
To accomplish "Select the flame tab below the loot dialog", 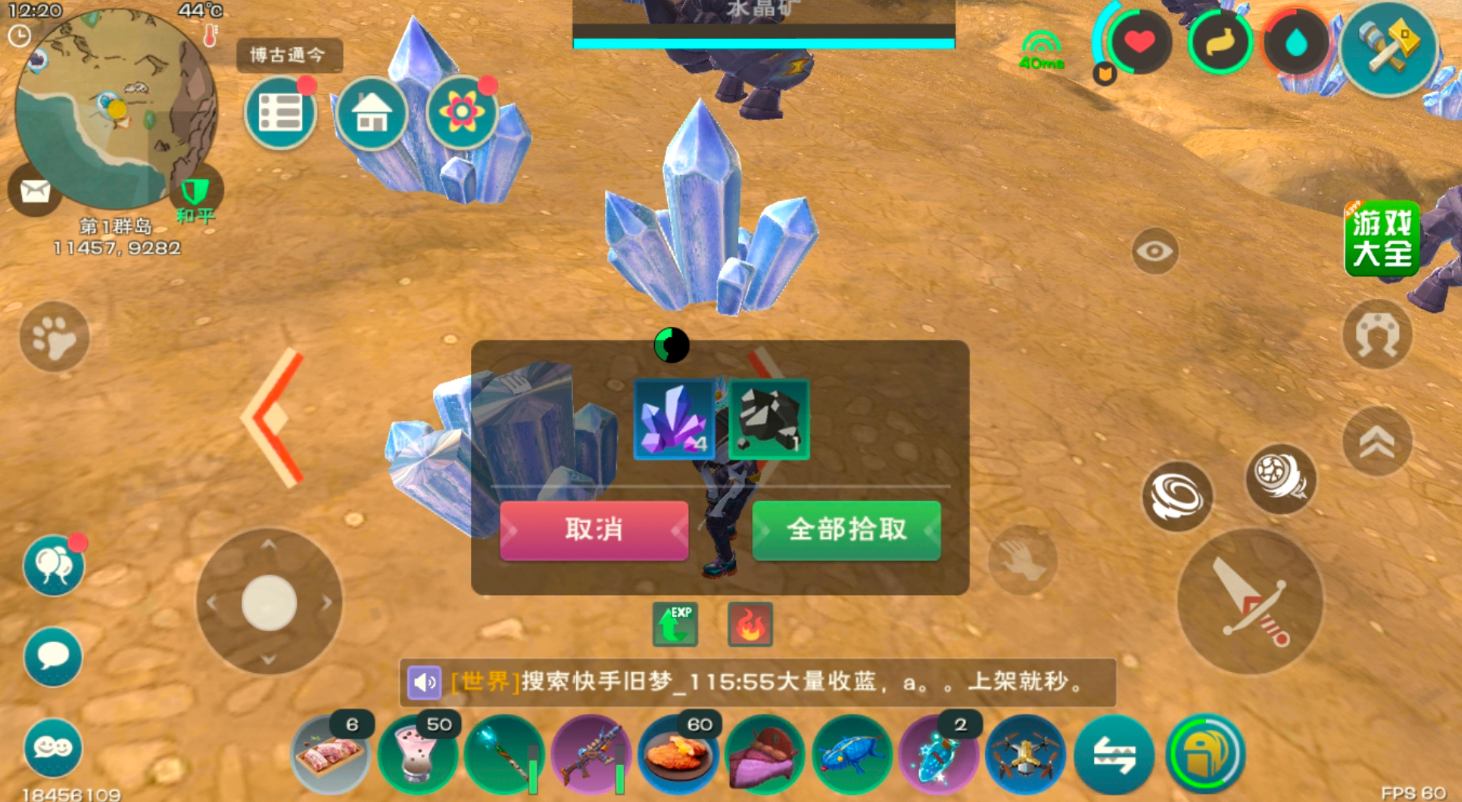I will 748,624.
